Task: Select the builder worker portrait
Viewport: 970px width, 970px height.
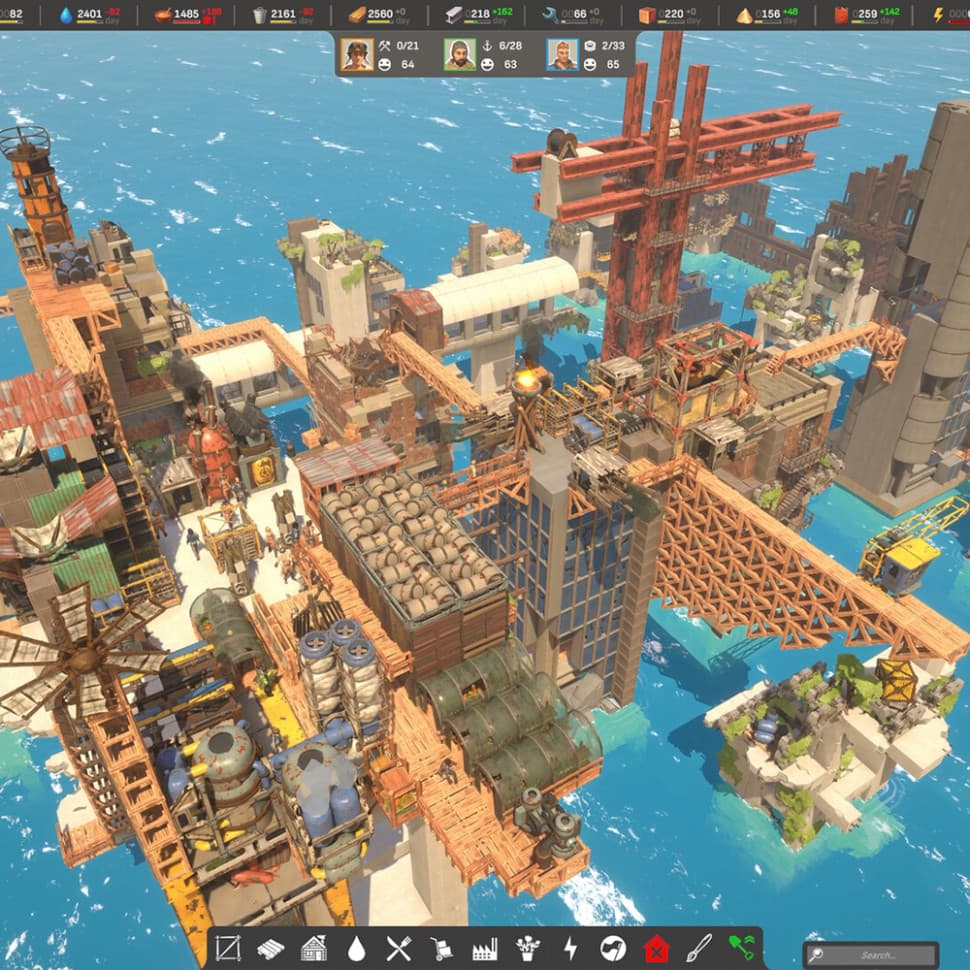Action: point(357,54)
